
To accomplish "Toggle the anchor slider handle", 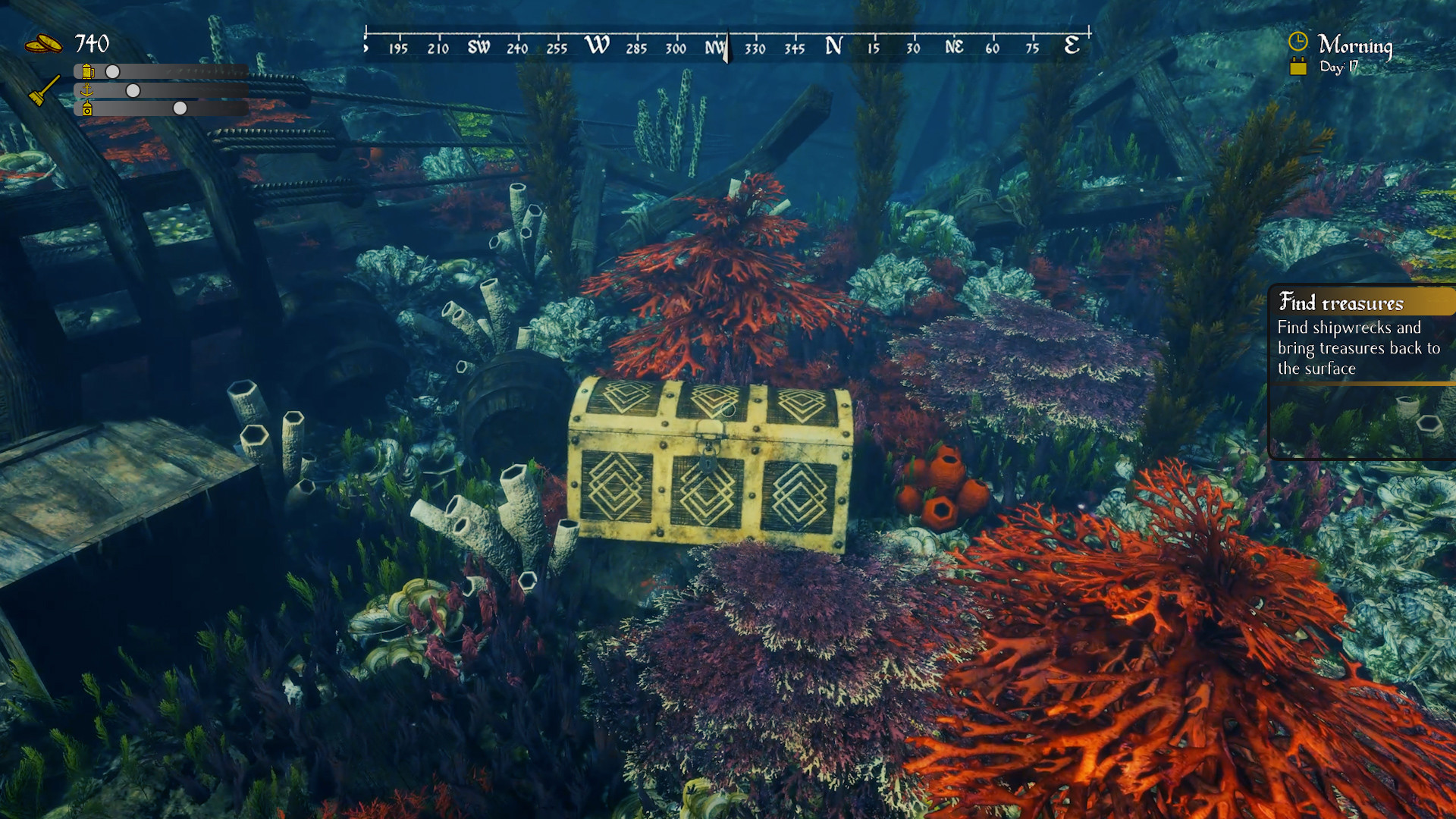I will [x=133, y=91].
